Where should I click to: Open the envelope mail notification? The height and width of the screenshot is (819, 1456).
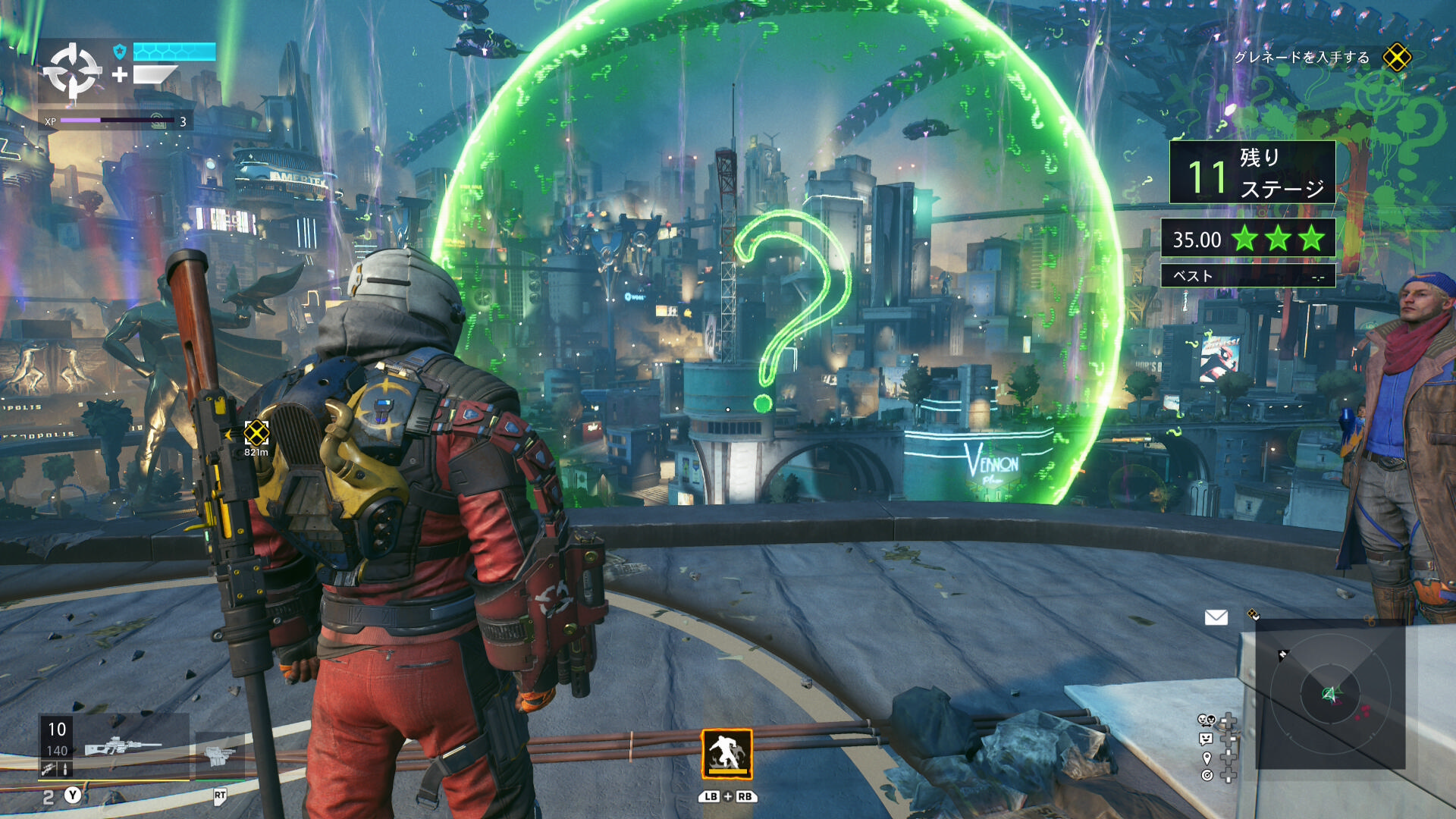click(x=1216, y=617)
